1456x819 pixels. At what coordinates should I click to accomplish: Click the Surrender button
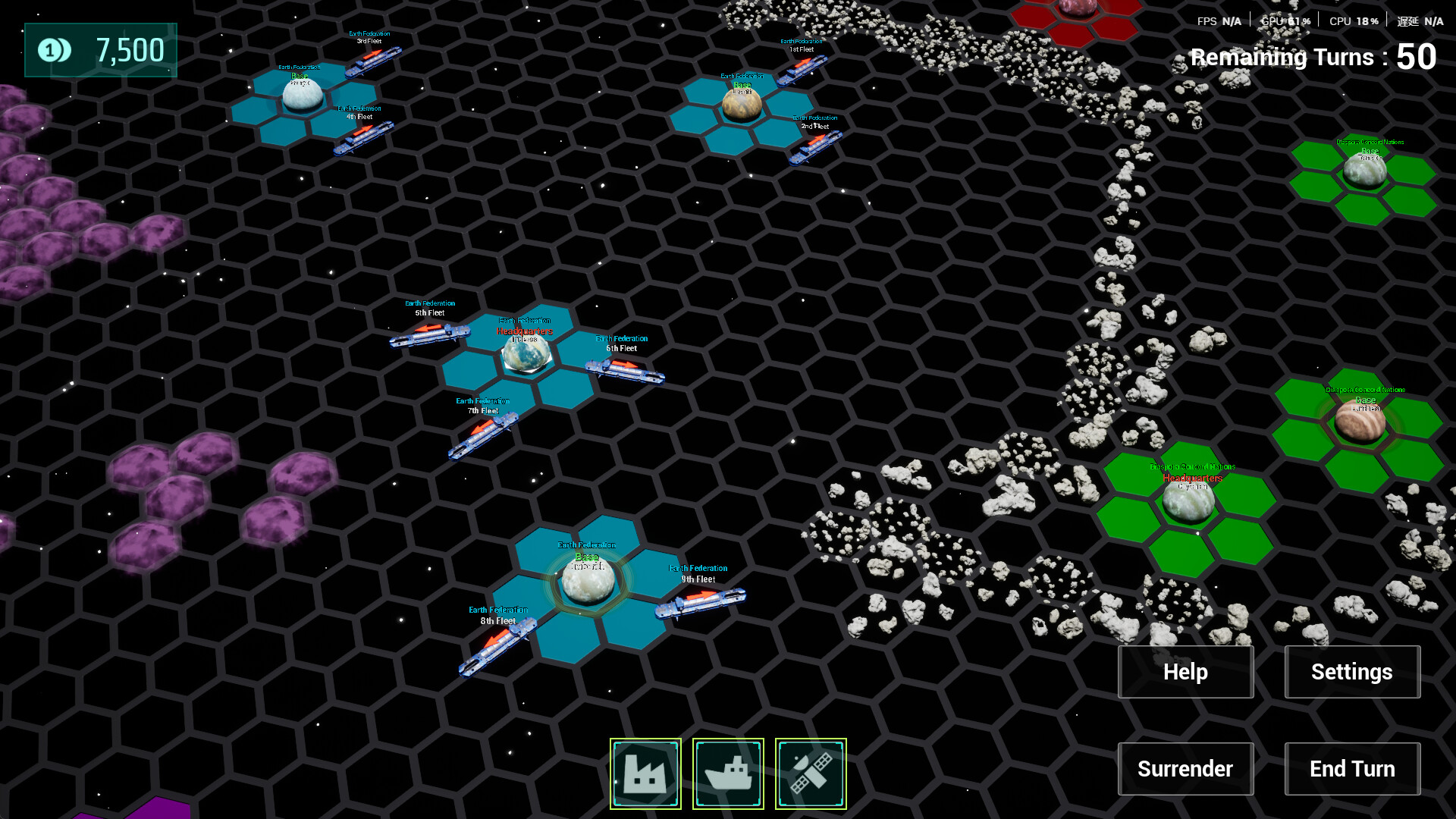1185,768
